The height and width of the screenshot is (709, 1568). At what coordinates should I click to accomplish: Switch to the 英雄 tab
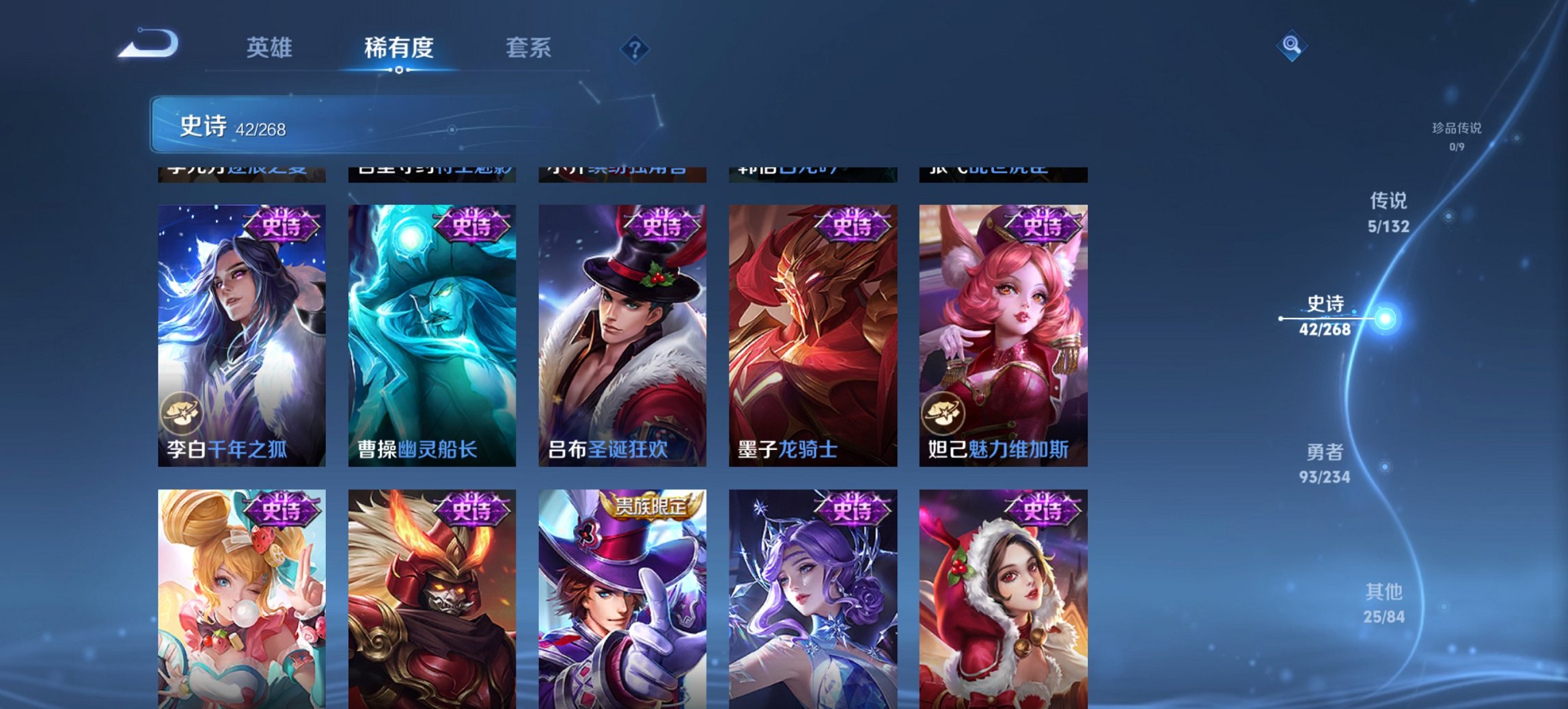point(271,48)
